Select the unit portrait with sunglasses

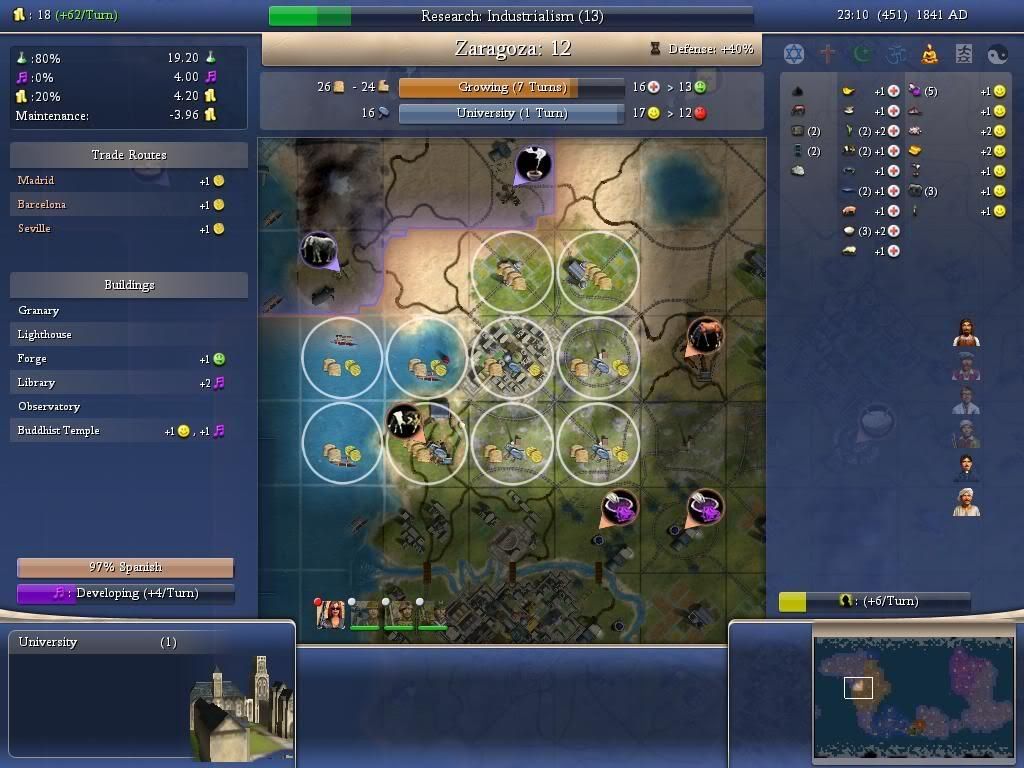click(x=331, y=615)
